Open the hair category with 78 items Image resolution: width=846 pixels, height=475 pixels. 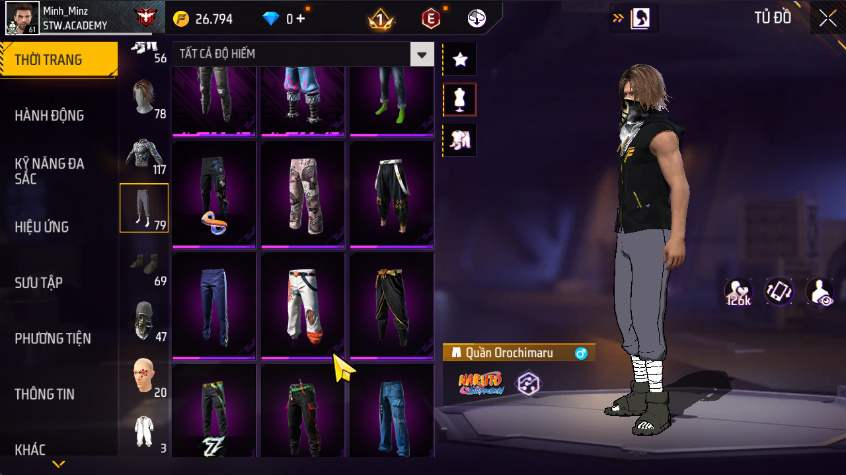144,98
